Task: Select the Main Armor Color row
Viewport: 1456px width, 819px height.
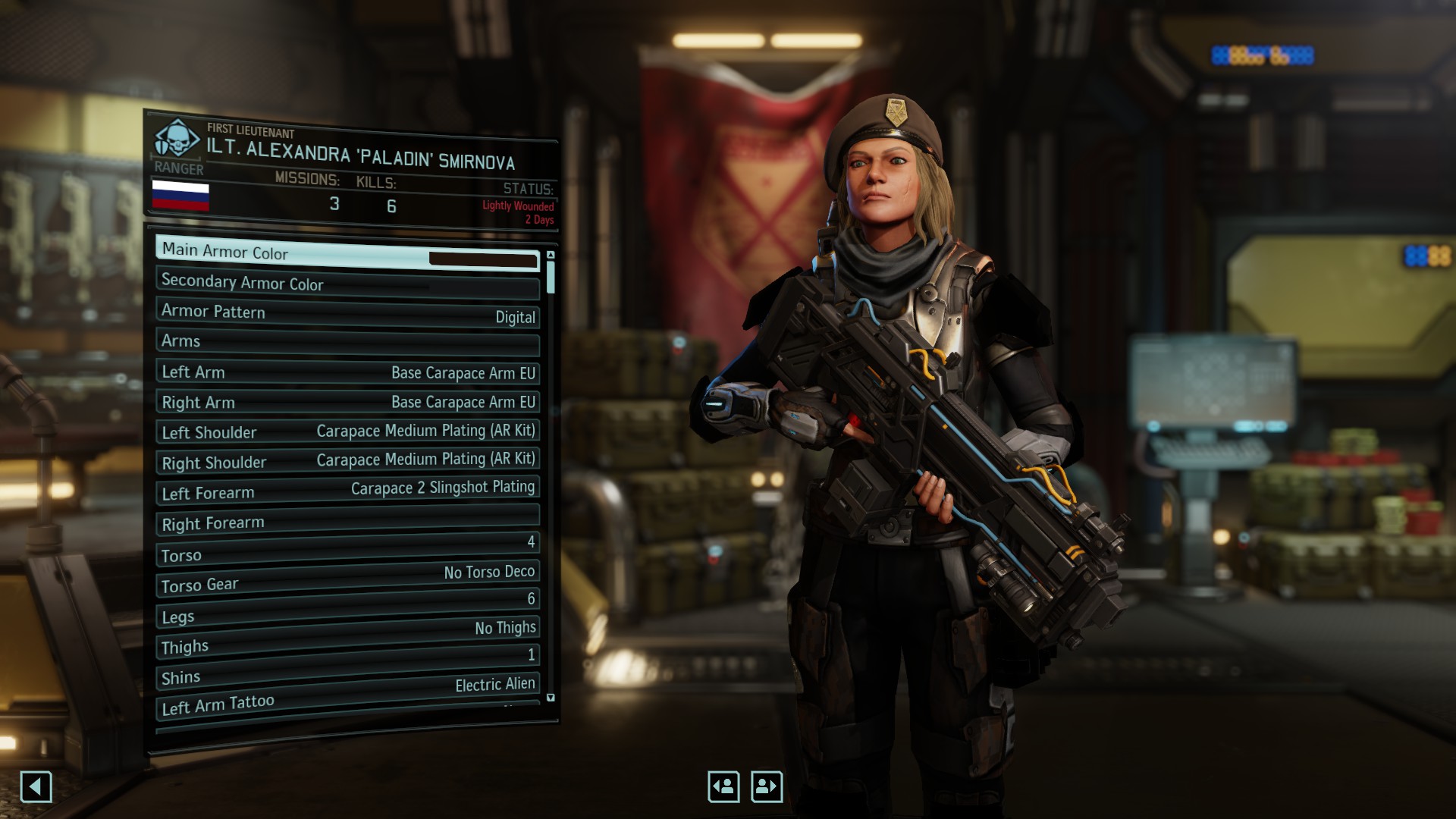Action: pos(347,254)
